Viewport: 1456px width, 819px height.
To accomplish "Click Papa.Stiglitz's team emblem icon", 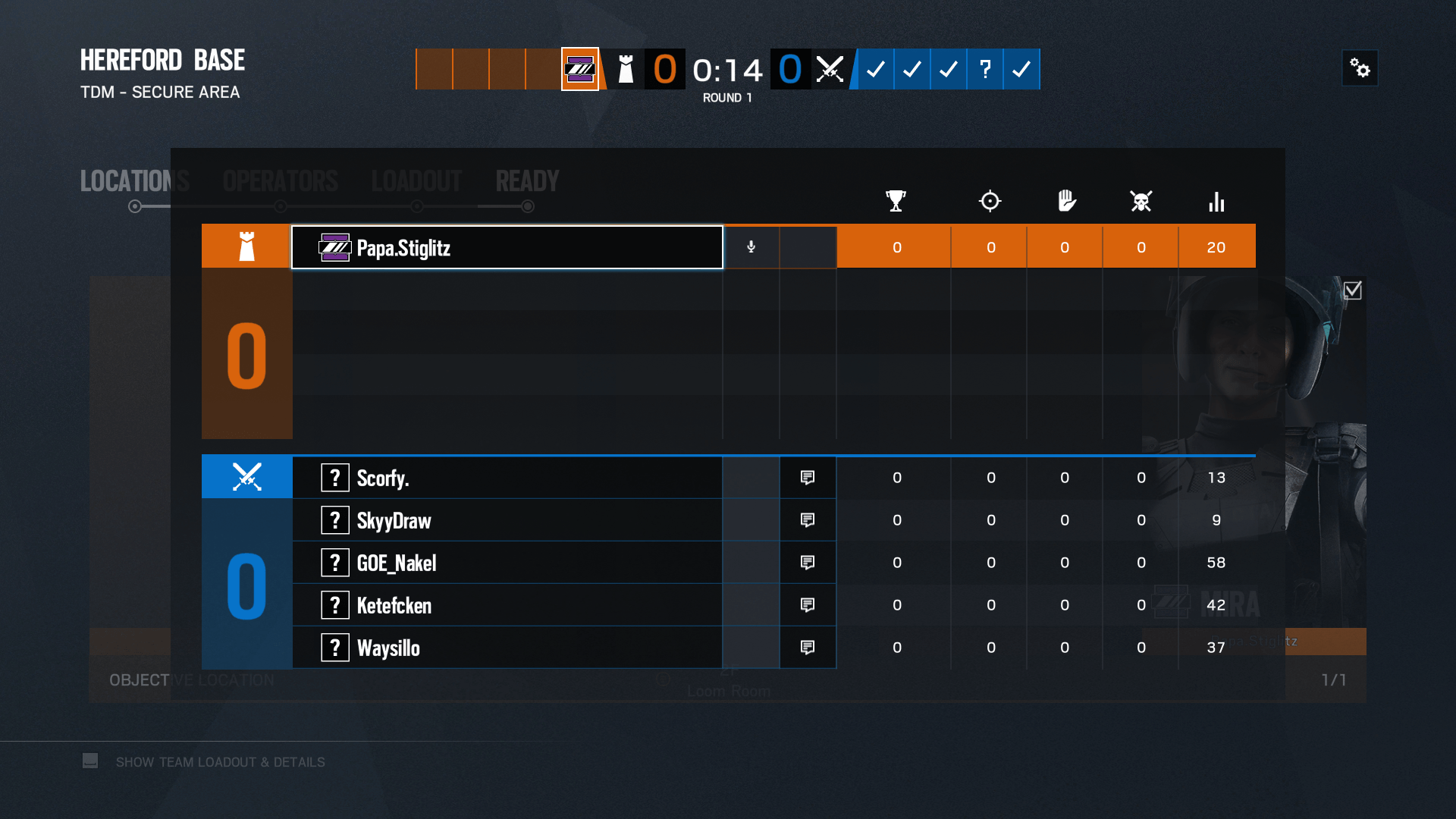I will [335, 247].
